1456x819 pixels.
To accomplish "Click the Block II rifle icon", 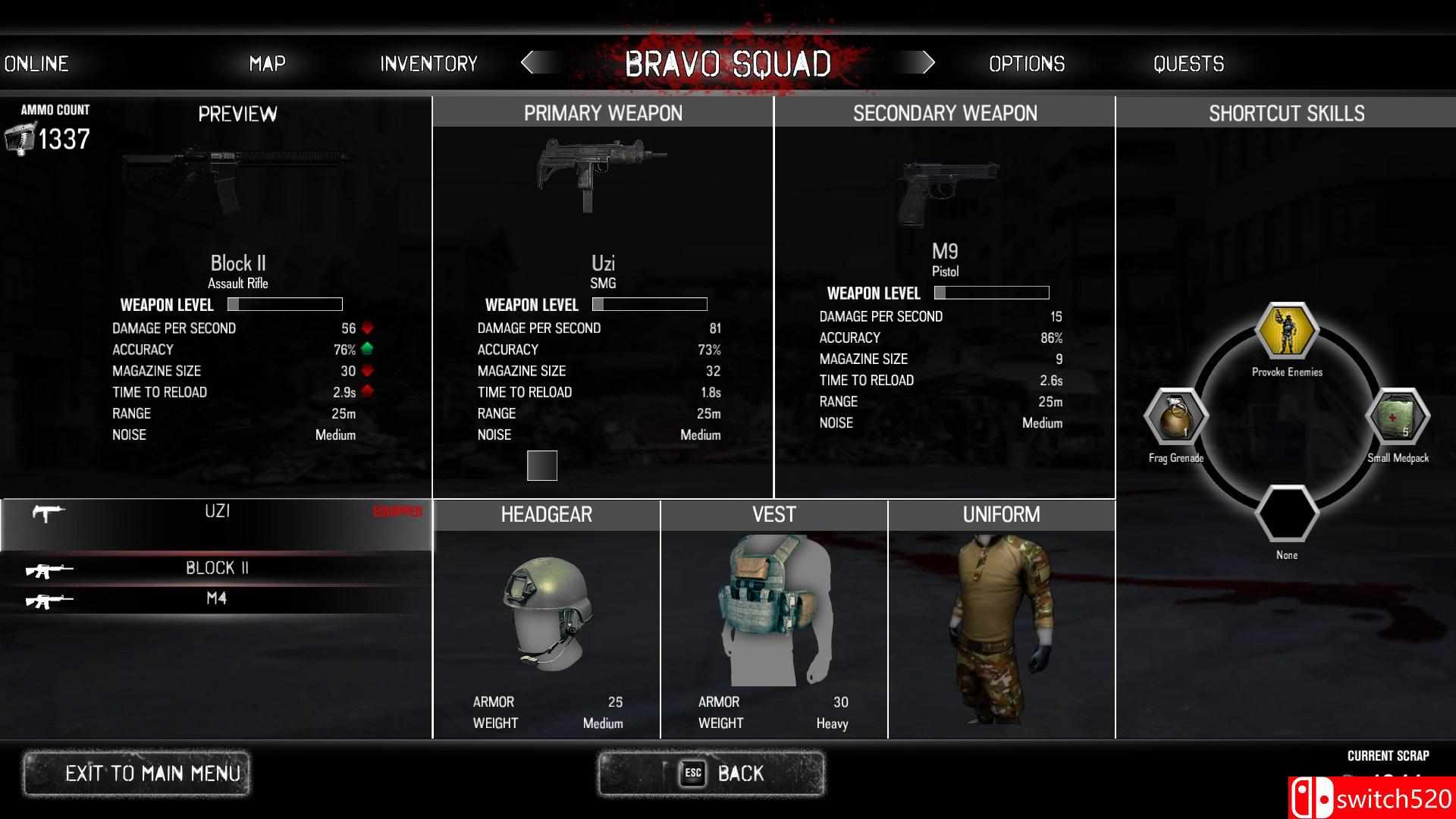I will [52, 570].
